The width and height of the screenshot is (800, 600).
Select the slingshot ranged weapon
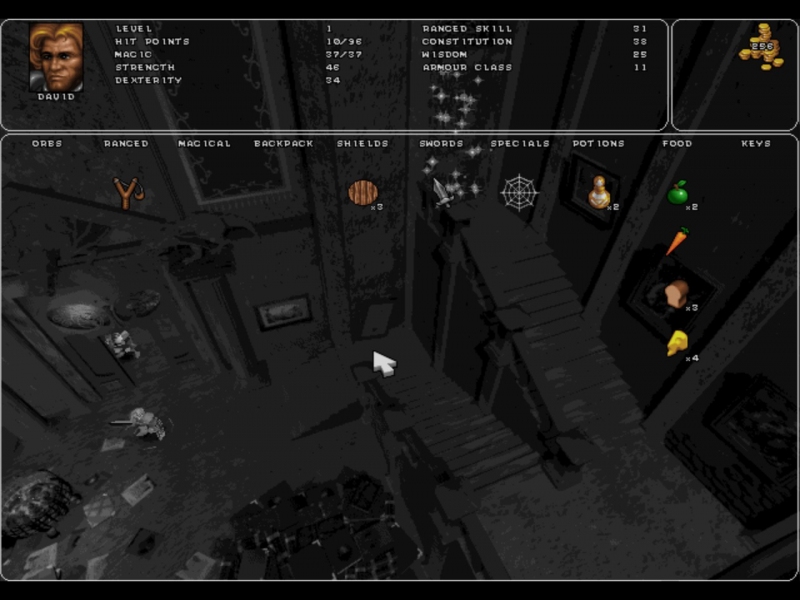(126, 192)
